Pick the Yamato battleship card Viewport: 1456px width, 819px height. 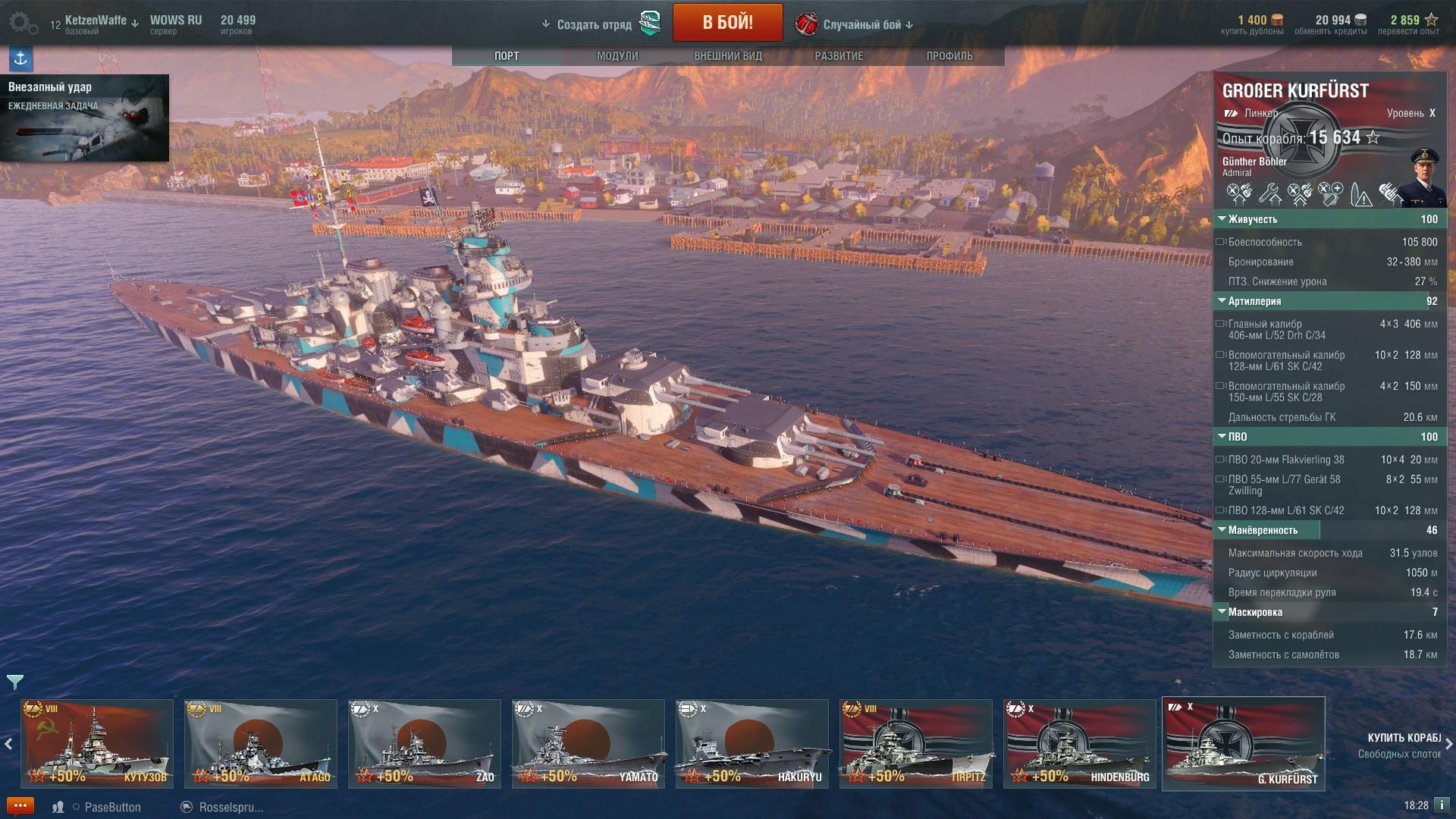588,744
